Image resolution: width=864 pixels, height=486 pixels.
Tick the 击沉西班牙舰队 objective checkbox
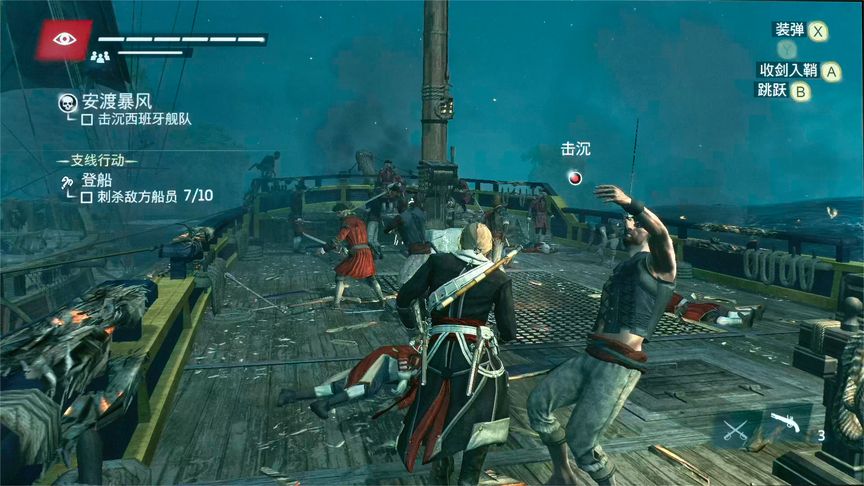click(x=87, y=119)
